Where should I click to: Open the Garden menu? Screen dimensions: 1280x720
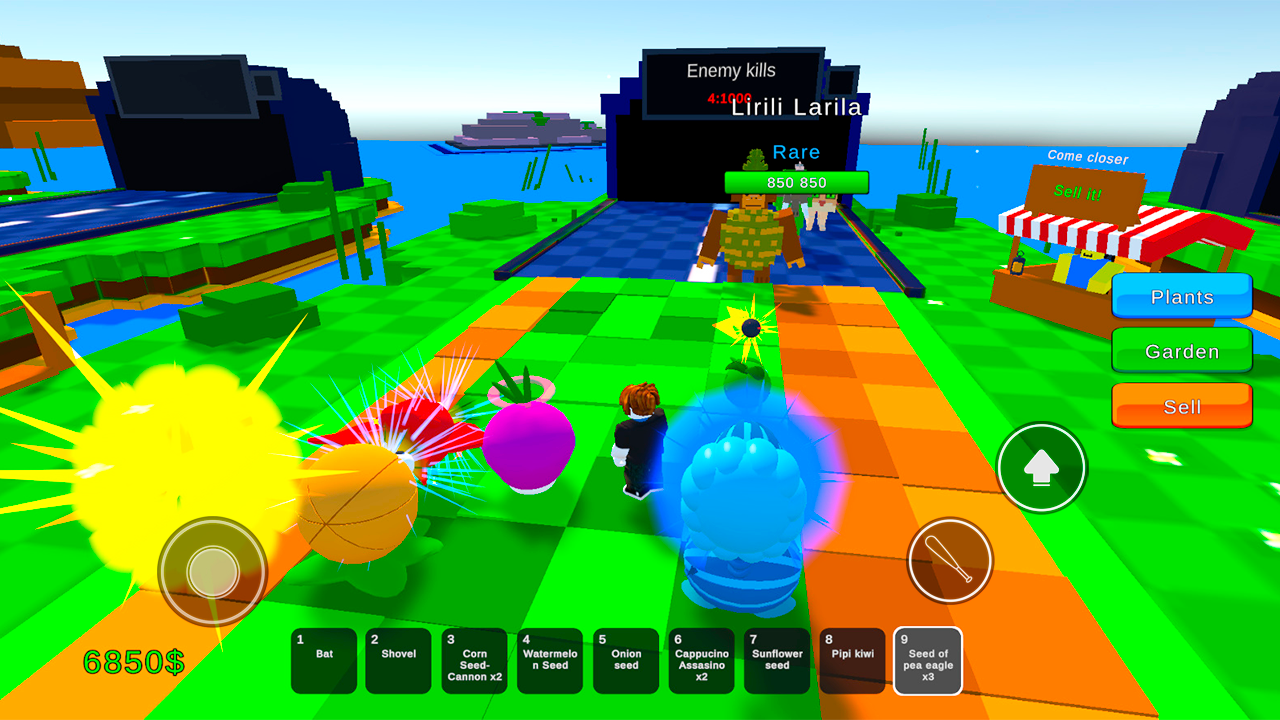[1181, 351]
